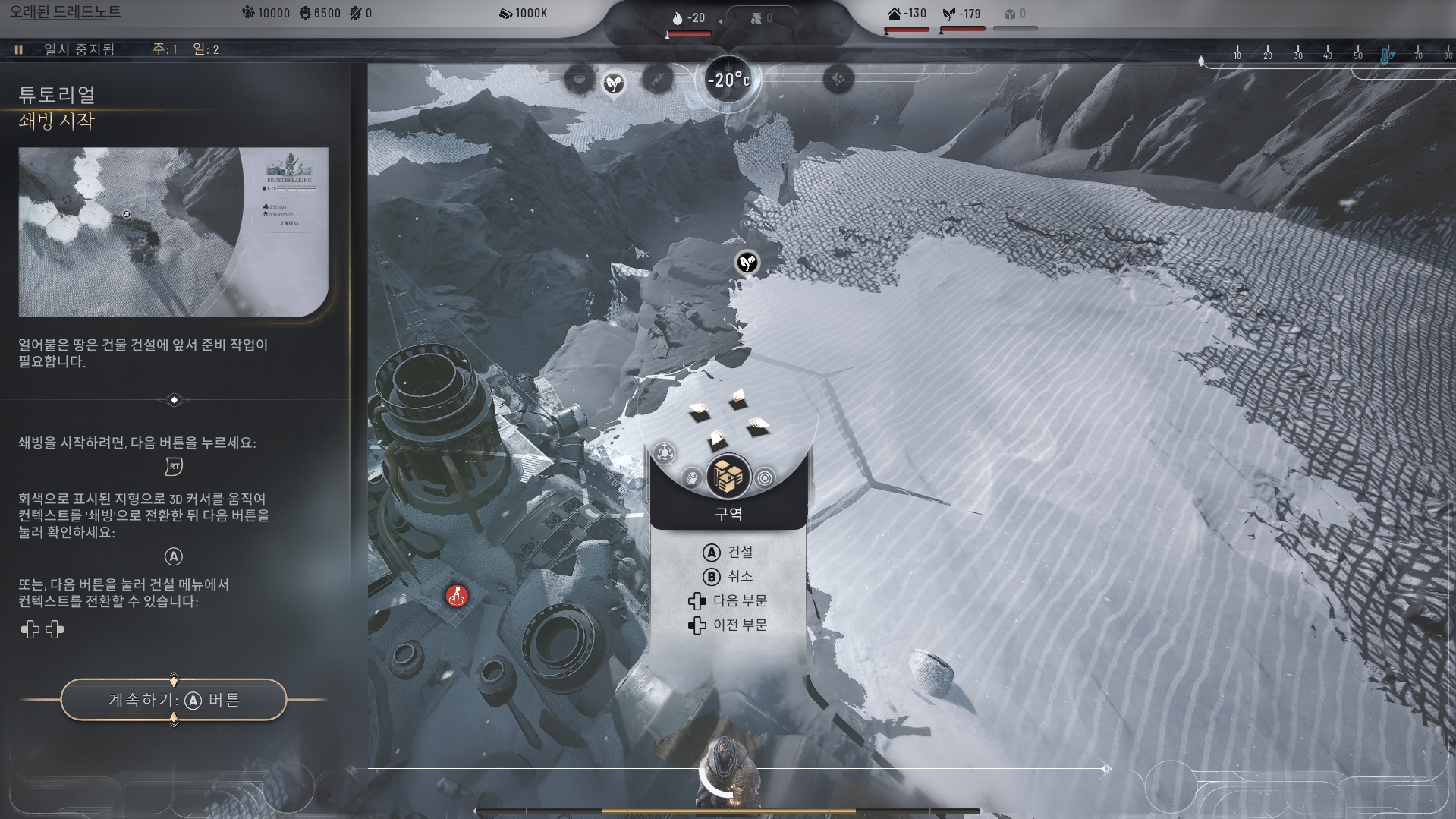Show the goods box resource details
This screenshot has width=1456, height=819.
tap(1015, 14)
